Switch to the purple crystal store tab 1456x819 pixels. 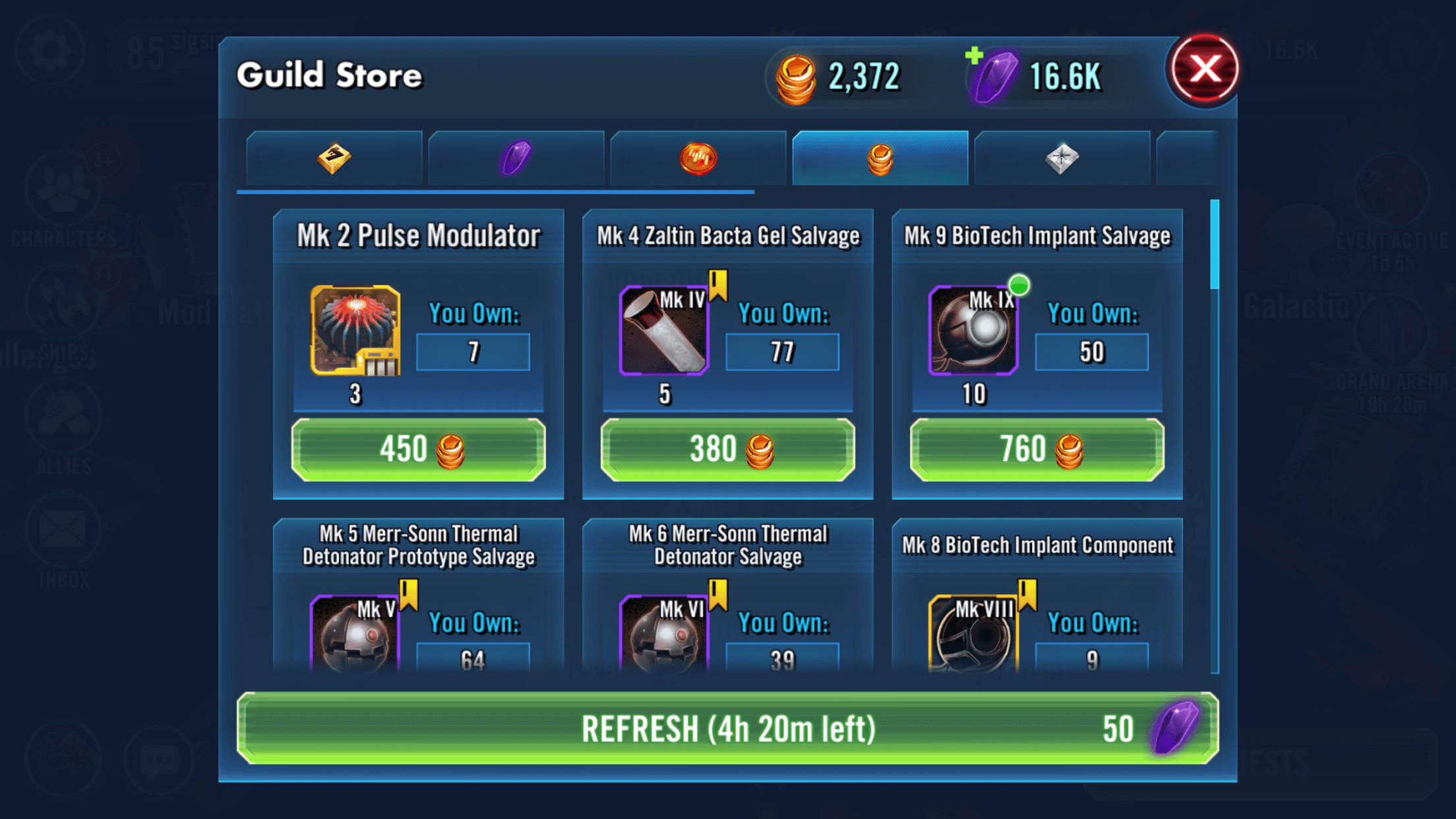click(x=516, y=158)
